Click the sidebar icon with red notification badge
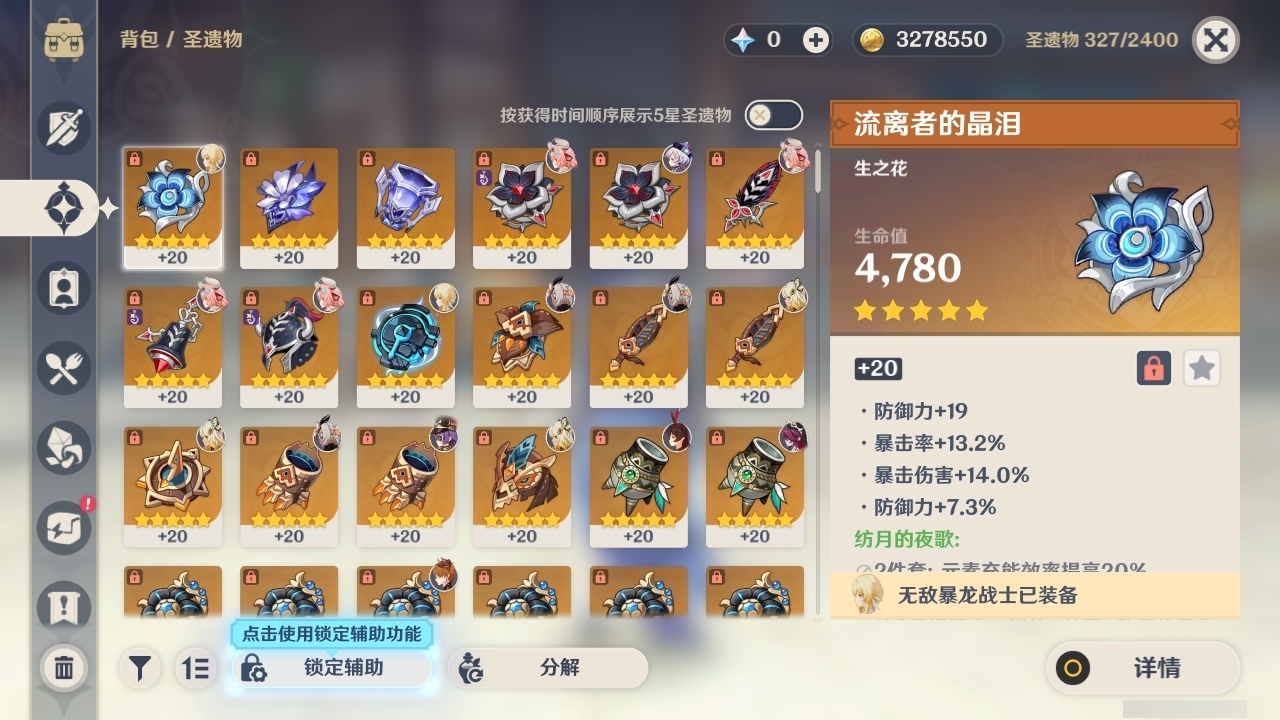The width and height of the screenshot is (1280, 720). point(63,525)
